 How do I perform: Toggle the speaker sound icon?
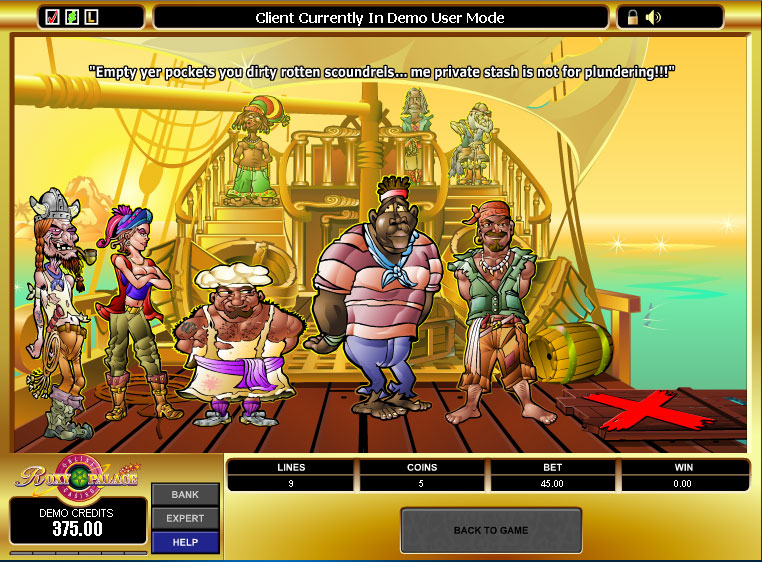coord(654,17)
